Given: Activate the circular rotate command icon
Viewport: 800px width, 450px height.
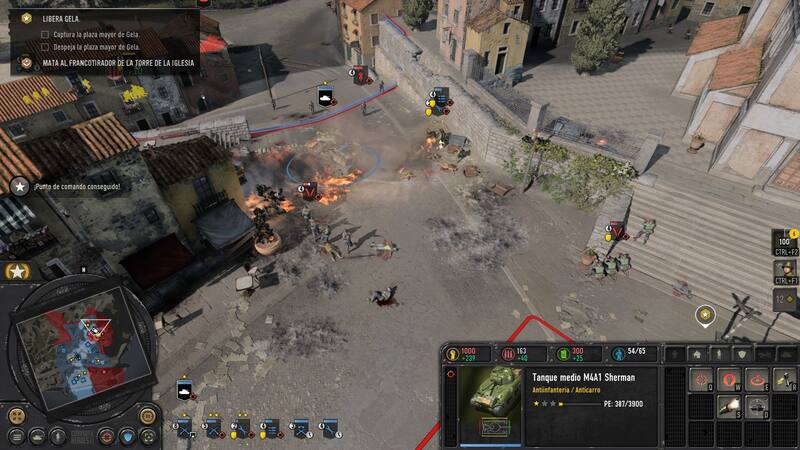Looking at the screenshot, I should click(x=757, y=379).
